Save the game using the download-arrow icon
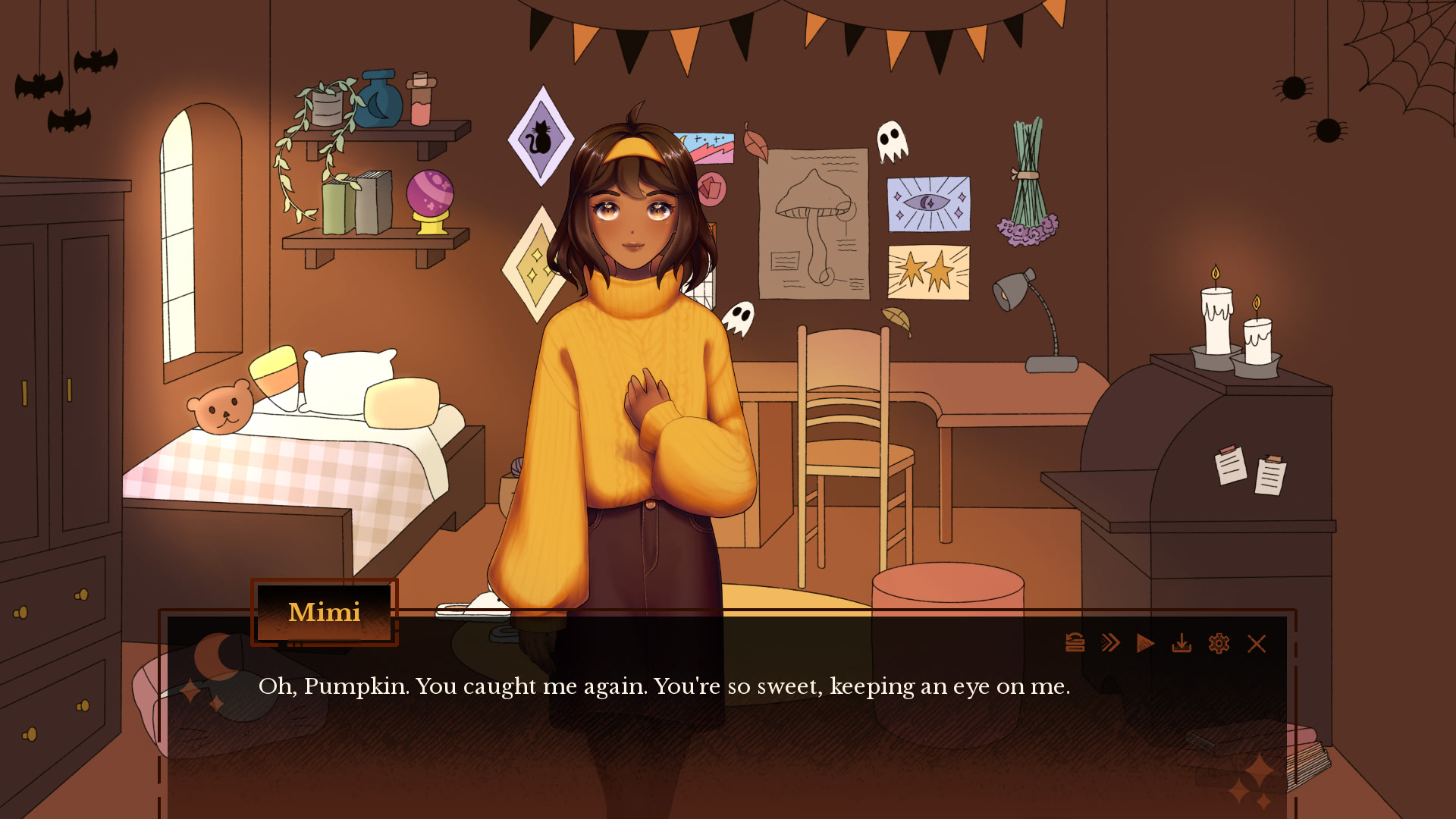This screenshot has height=819, width=1456. coord(1181,644)
